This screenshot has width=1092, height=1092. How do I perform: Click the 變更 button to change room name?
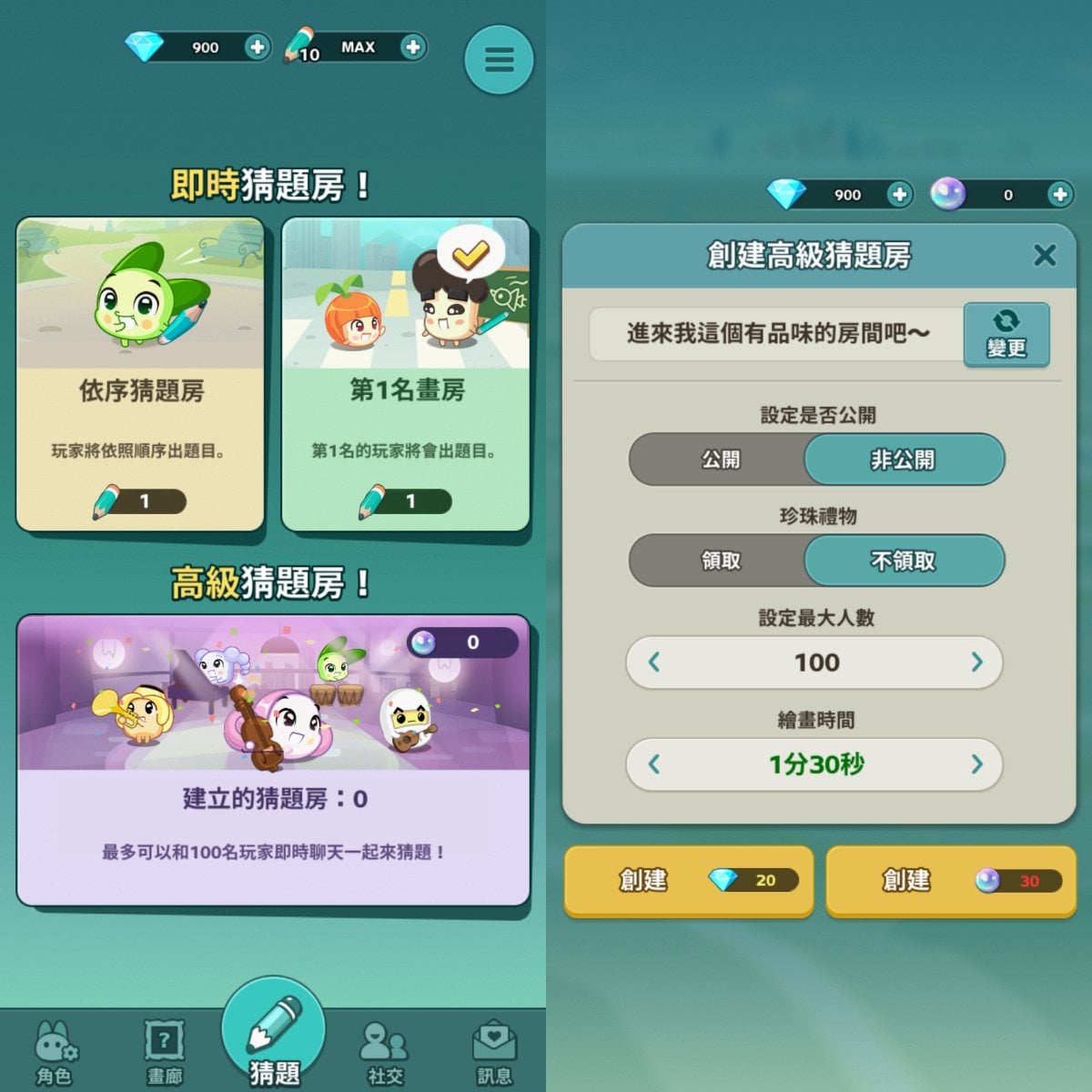(1006, 334)
